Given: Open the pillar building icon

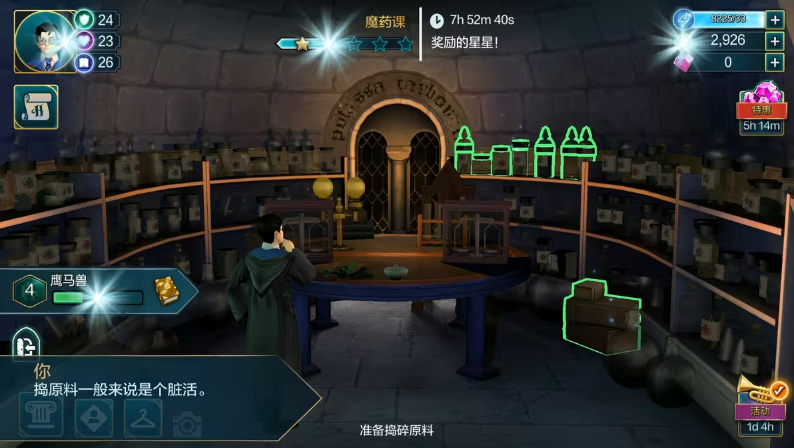Looking at the screenshot, I should [x=40, y=419].
